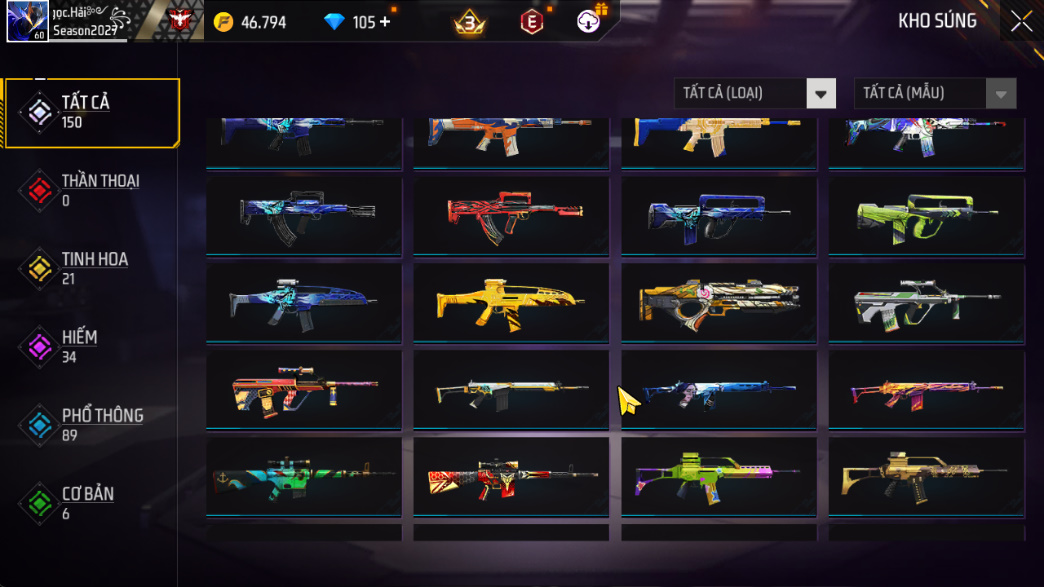This screenshot has height=587, width=1044.
Task: Click the red hexagon E badge icon
Action: 532,21
